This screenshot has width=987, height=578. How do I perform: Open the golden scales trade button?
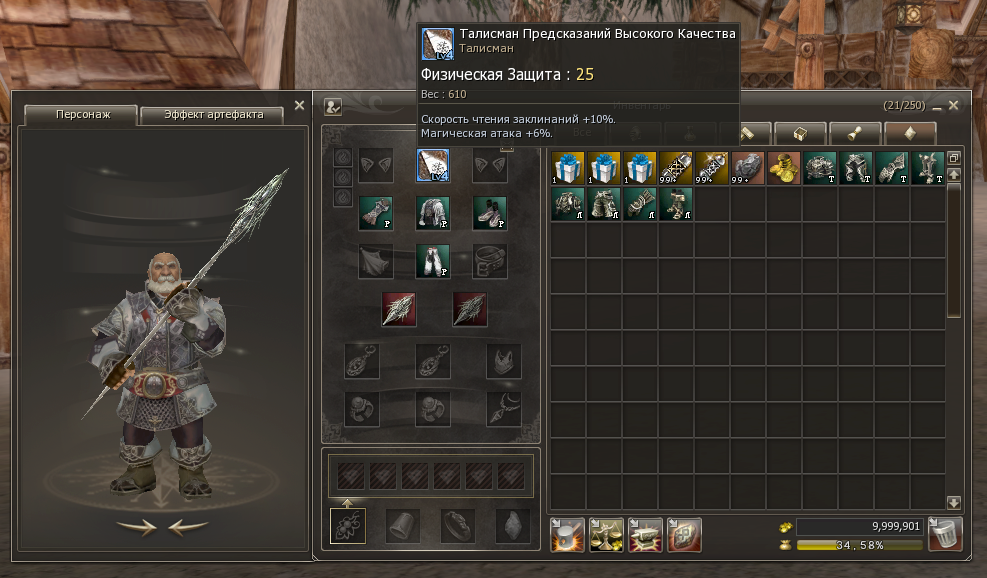[607, 535]
